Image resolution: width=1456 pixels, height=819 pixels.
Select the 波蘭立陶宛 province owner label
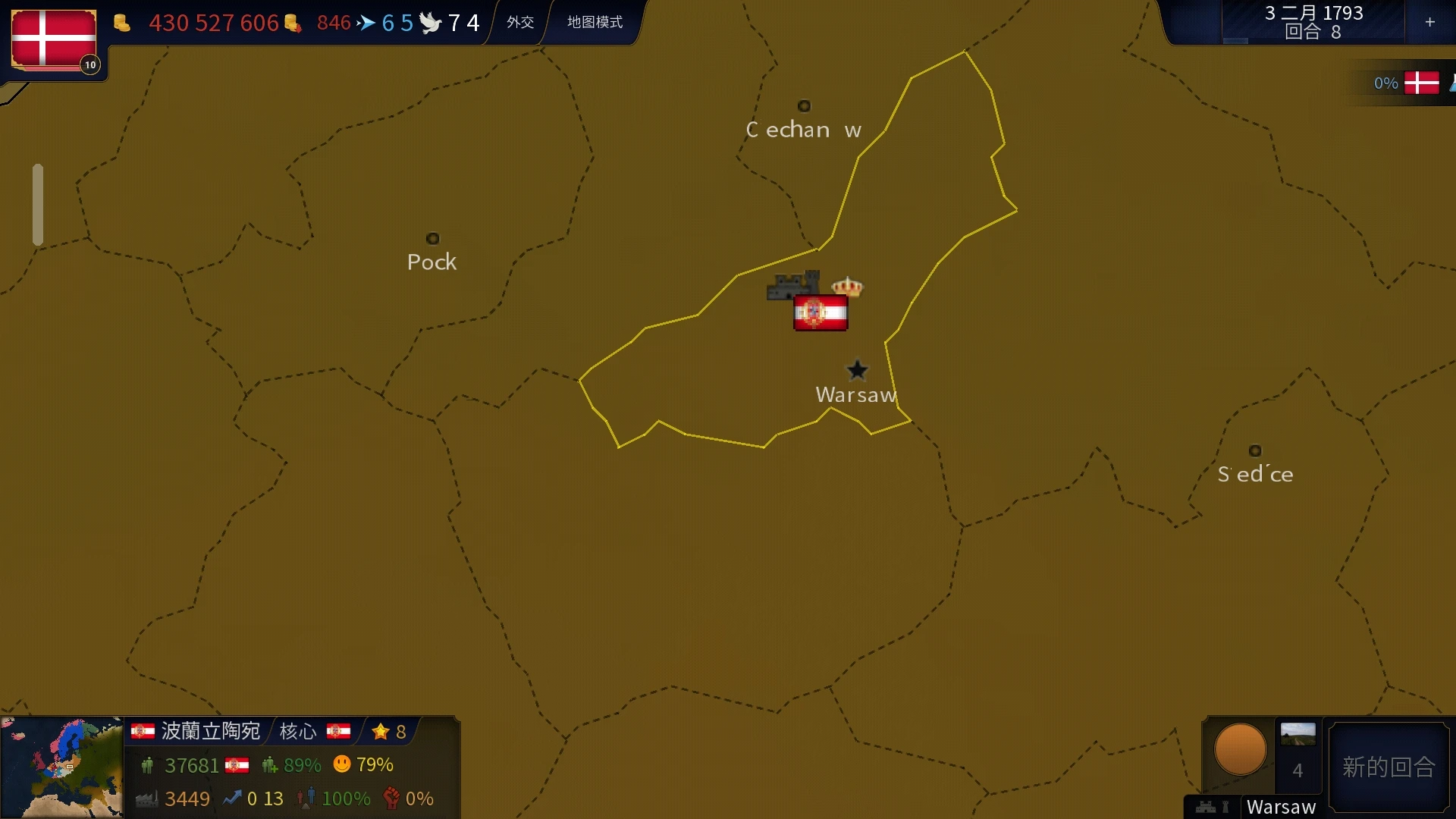click(210, 731)
